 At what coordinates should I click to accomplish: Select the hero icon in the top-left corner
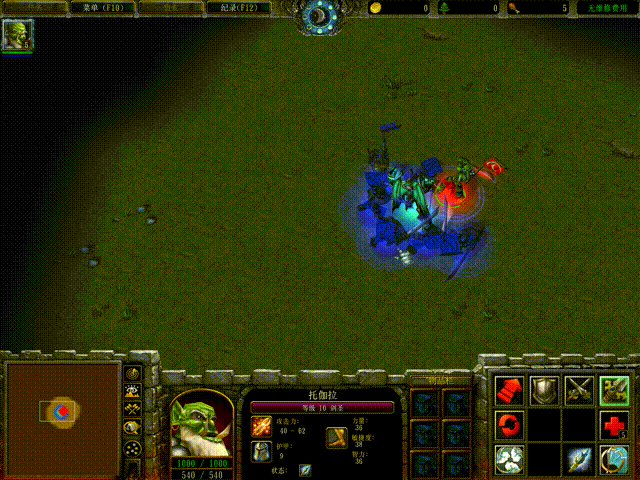tap(17, 35)
